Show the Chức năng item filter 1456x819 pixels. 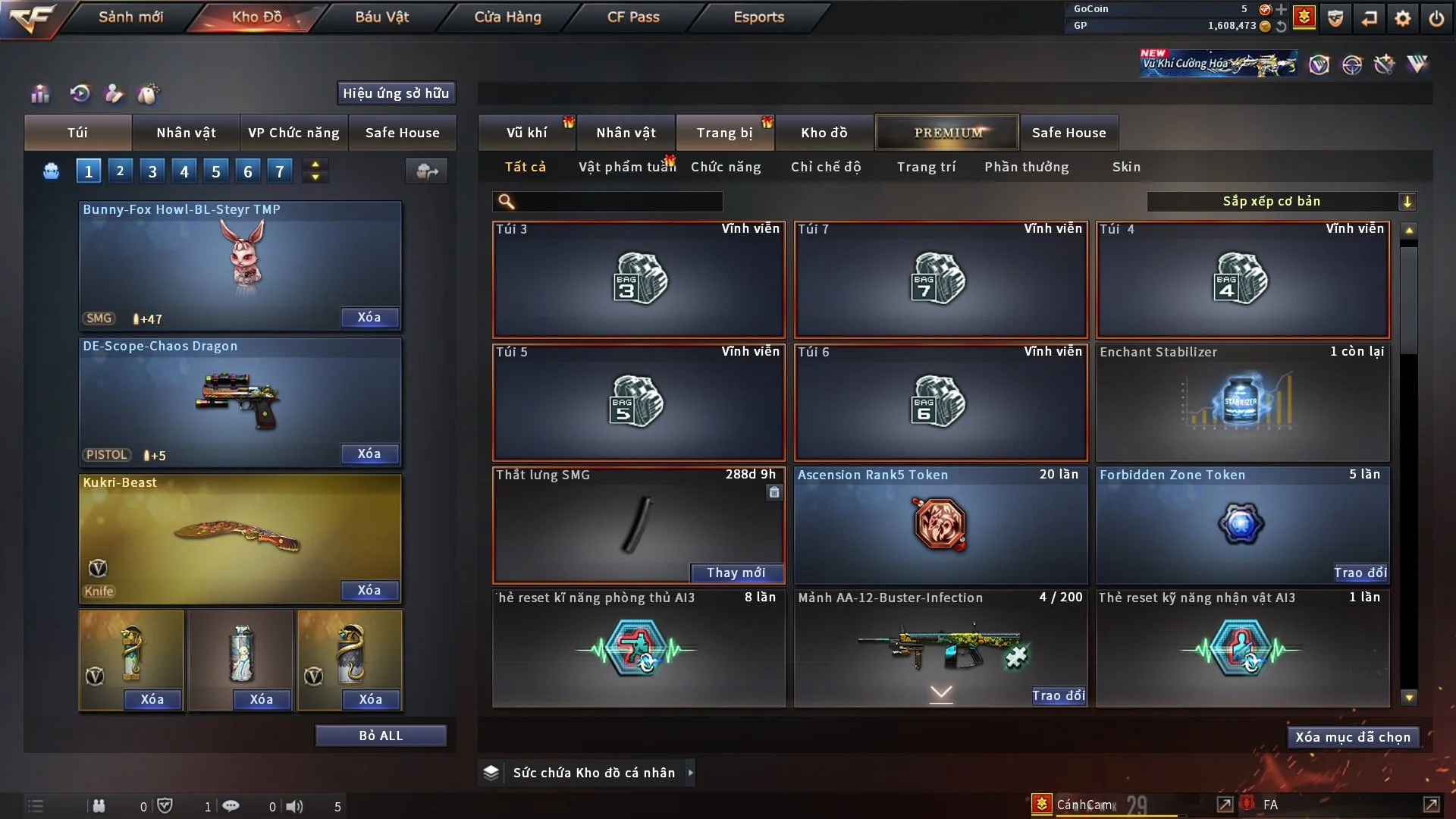(726, 167)
